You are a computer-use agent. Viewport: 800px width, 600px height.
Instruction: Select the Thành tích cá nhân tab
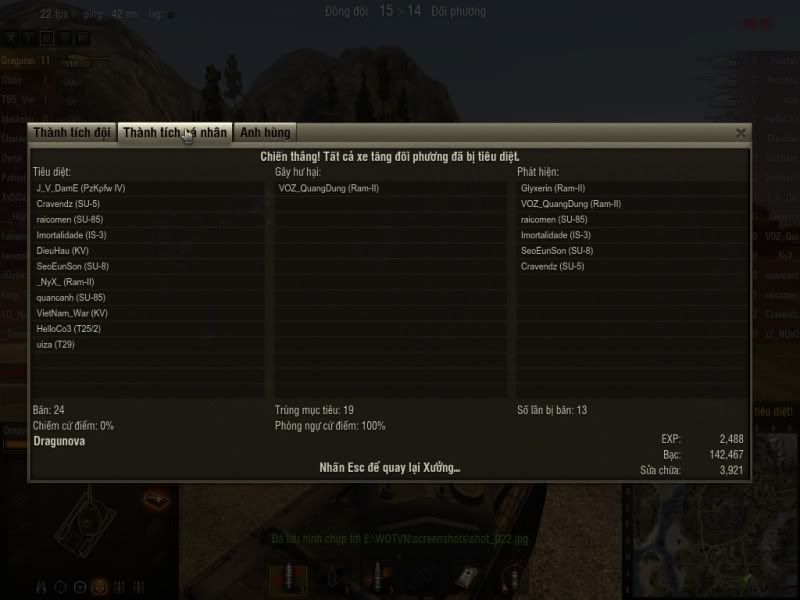(176, 133)
